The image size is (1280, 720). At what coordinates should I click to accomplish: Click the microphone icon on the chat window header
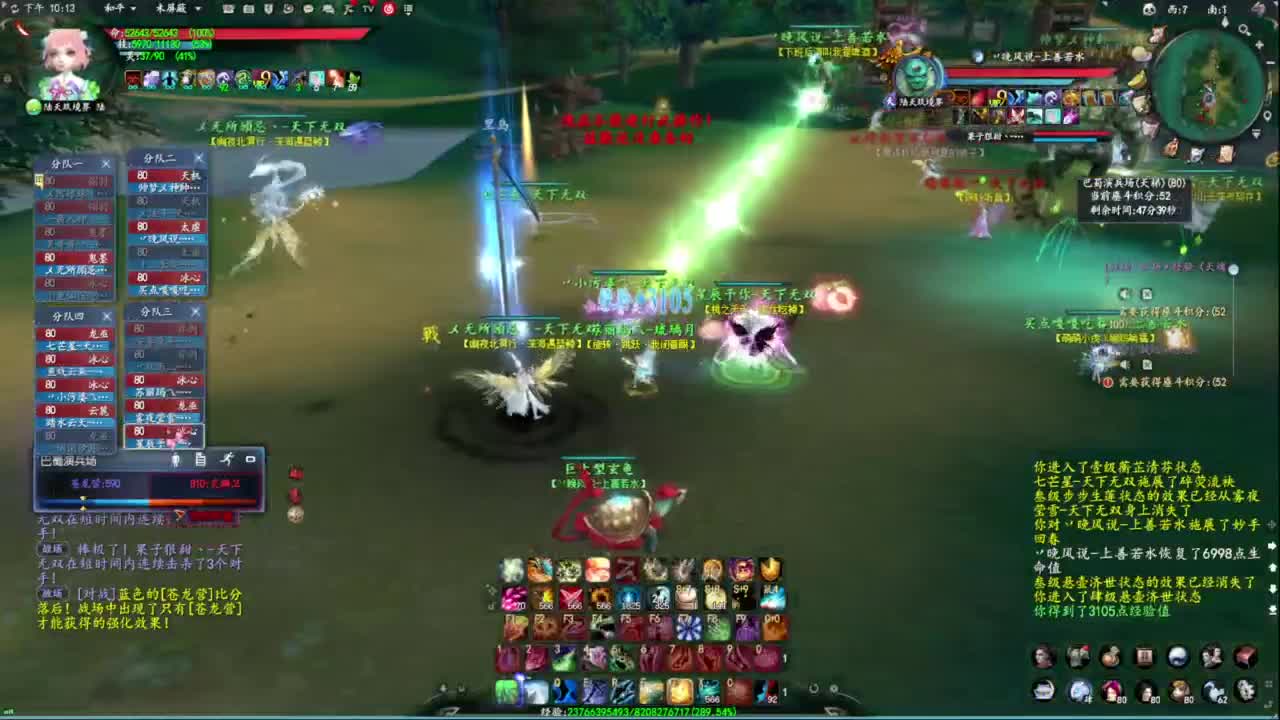click(x=177, y=460)
